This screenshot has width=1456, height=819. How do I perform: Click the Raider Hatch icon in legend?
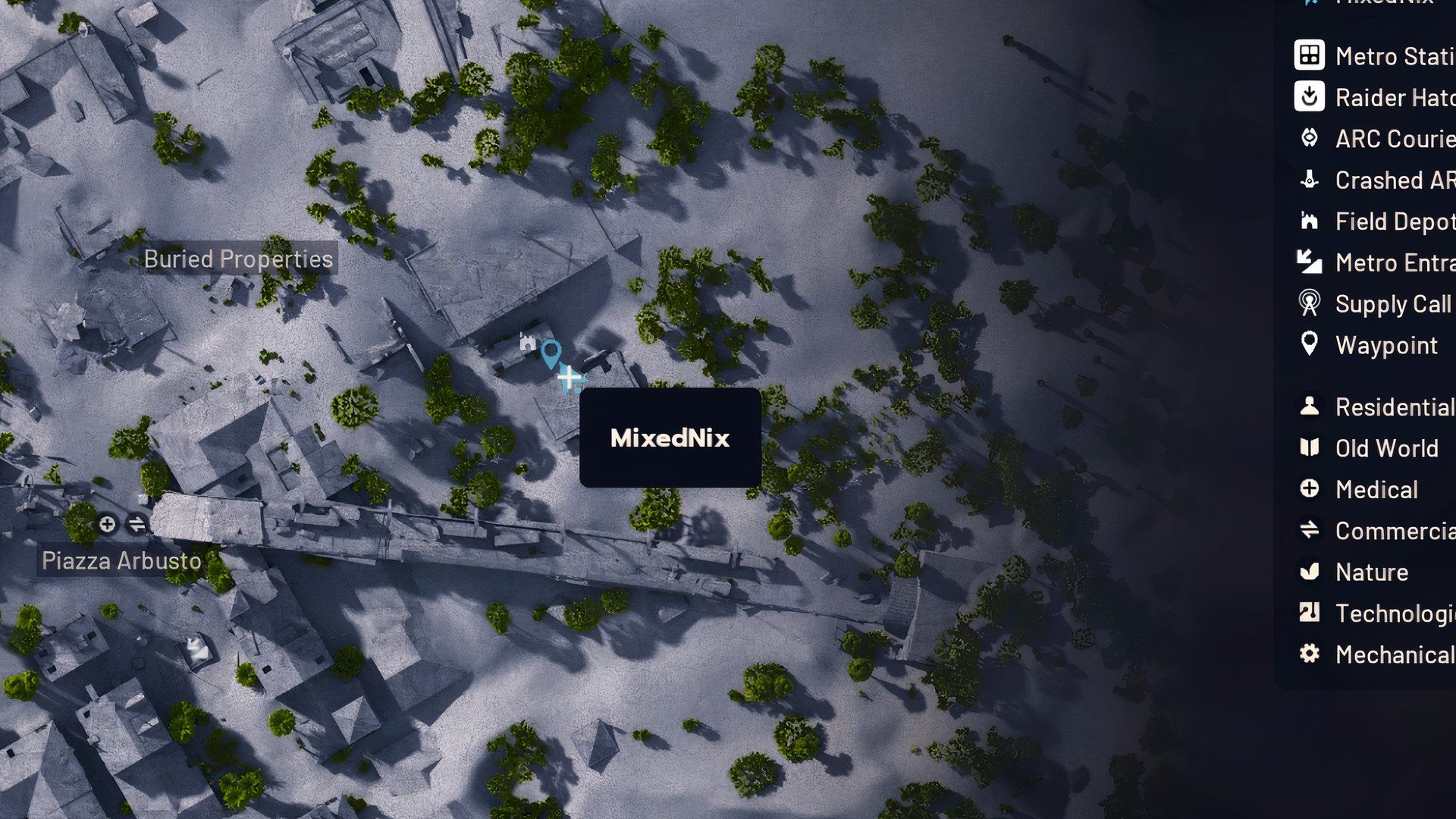point(1308,97)
